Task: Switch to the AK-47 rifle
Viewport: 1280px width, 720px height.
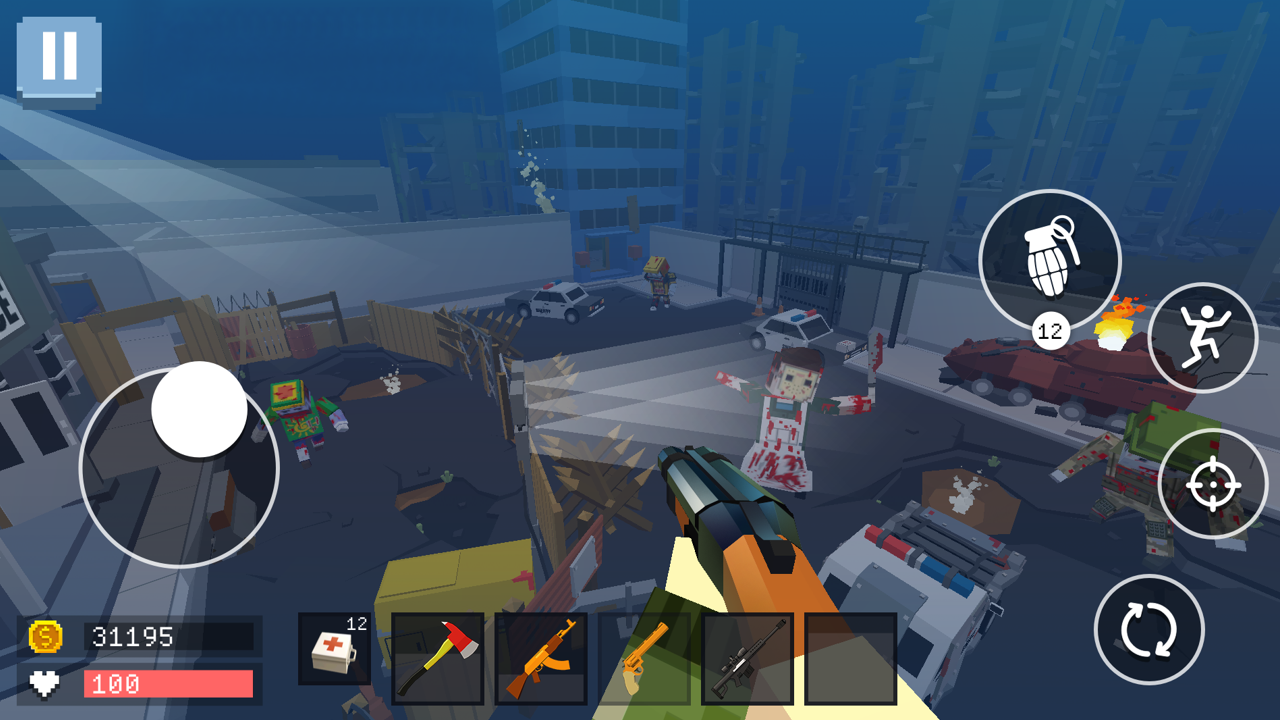Action: point(540,657)
